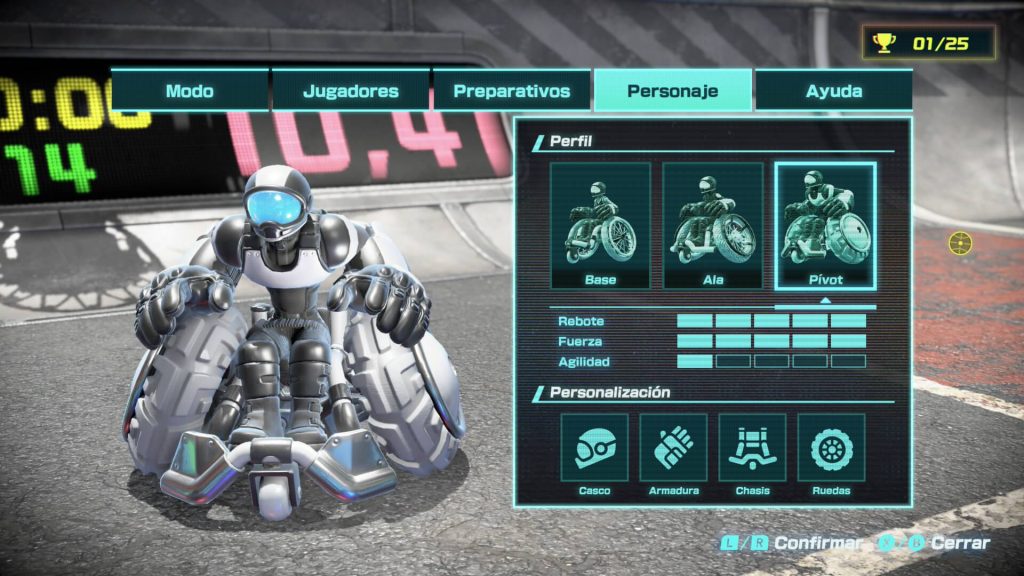
Task: Click the Personaje tab
Action: click(x=673, y=91)
